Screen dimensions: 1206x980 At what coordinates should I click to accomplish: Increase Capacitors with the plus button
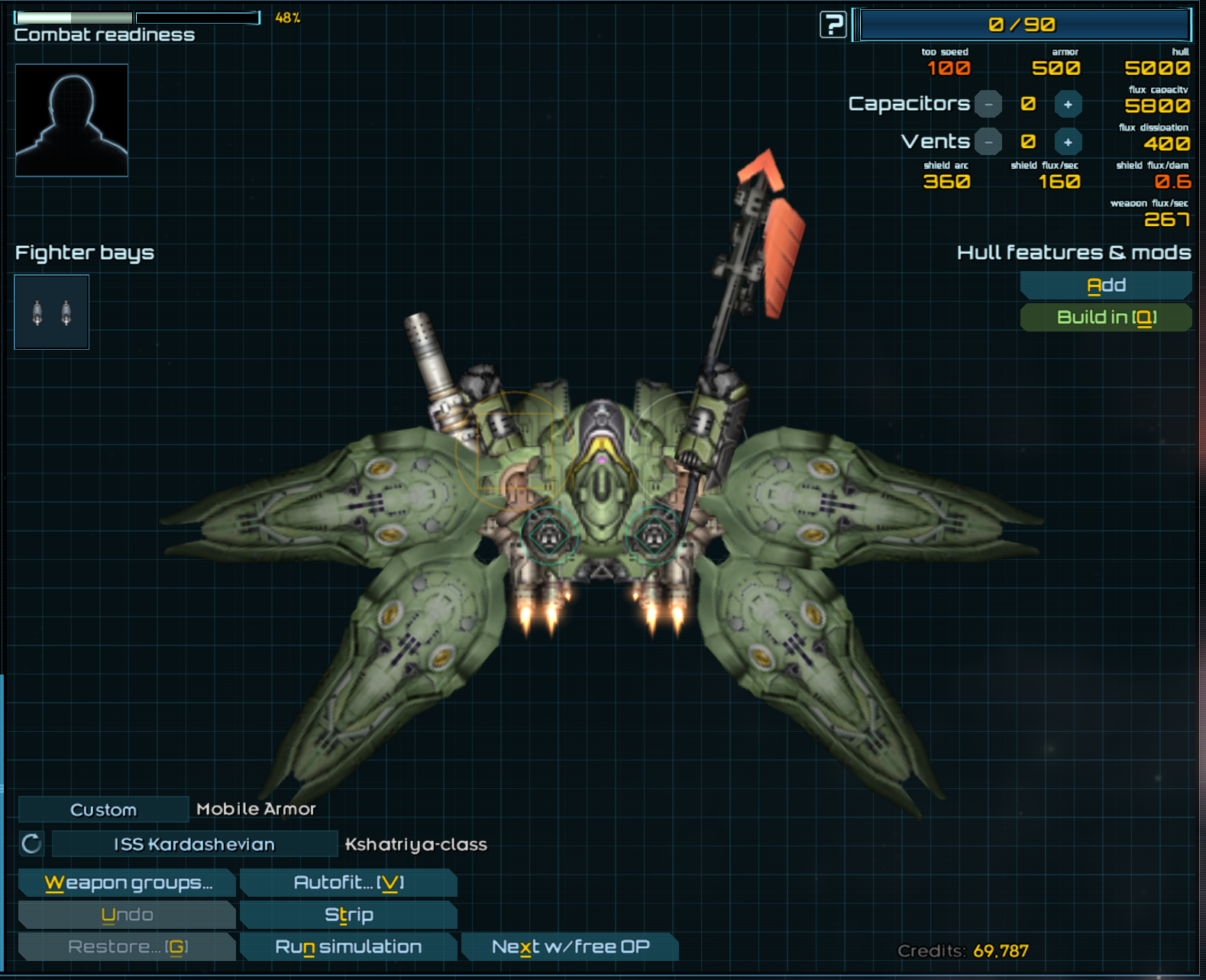pyautogui.click(x=1068, y=104)
